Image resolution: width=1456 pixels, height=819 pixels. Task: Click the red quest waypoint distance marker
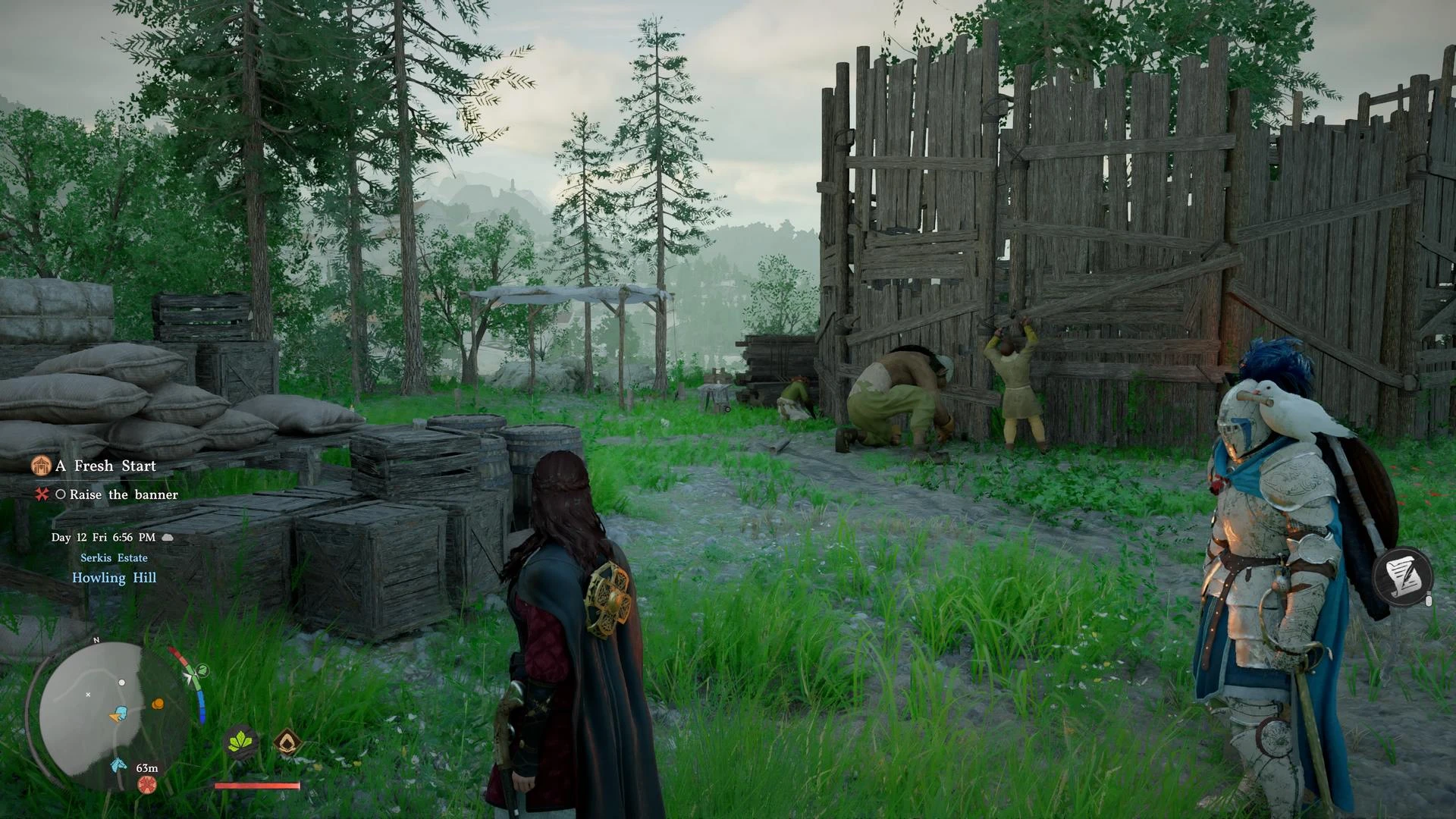click(x=147, y=785)
